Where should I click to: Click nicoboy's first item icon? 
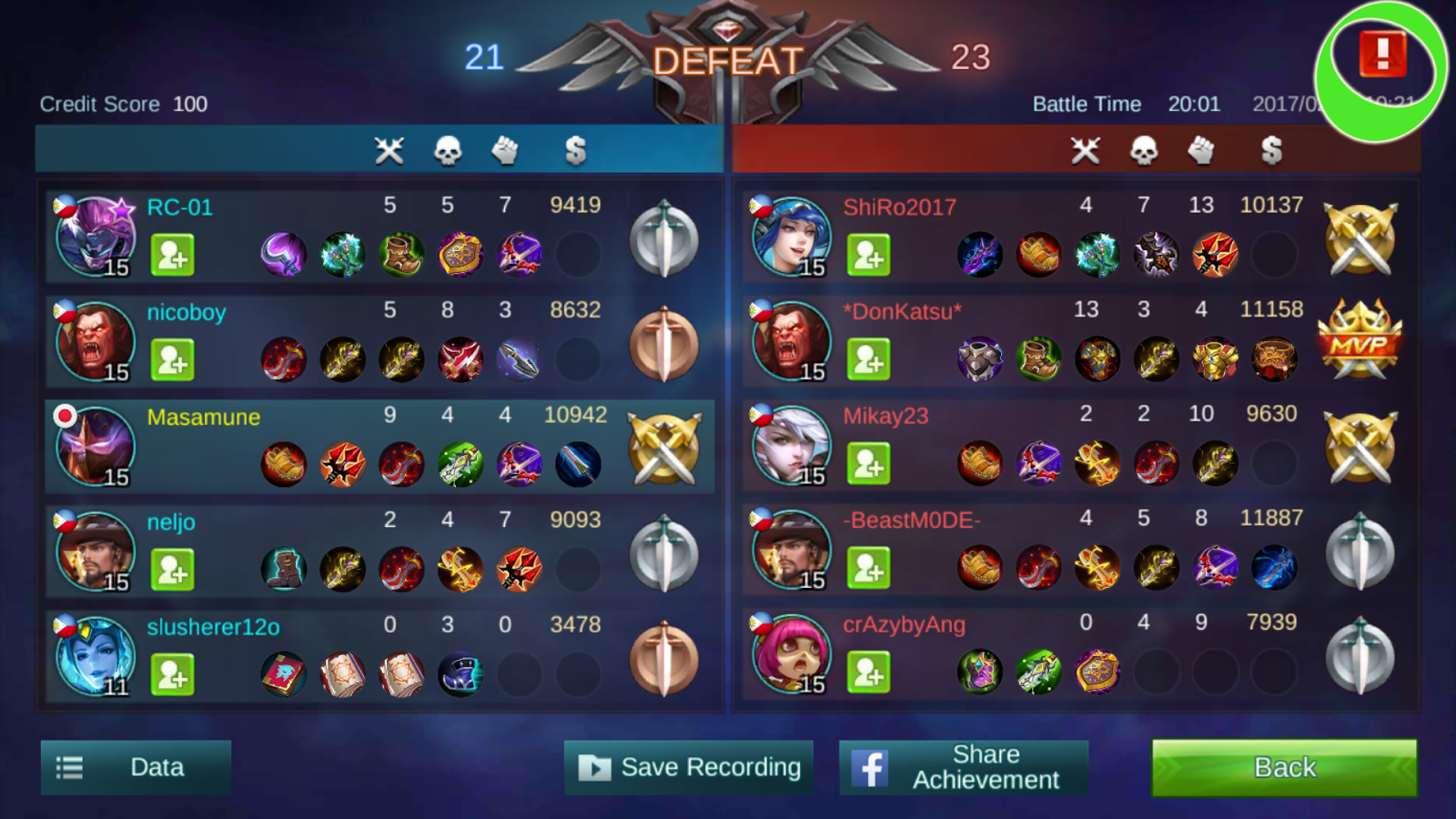click(x=284, y=359)
